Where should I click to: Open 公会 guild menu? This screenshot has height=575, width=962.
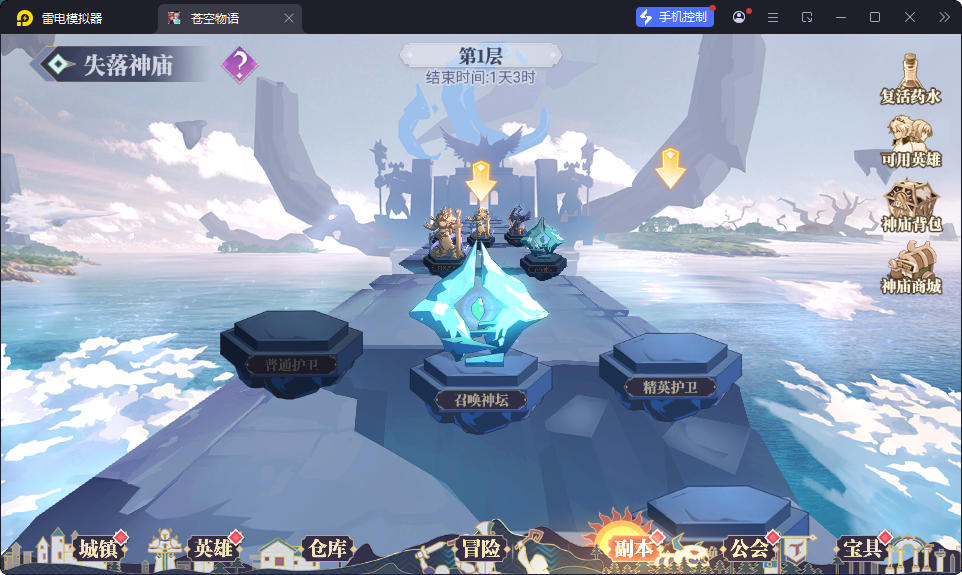(x=750, y=548)
